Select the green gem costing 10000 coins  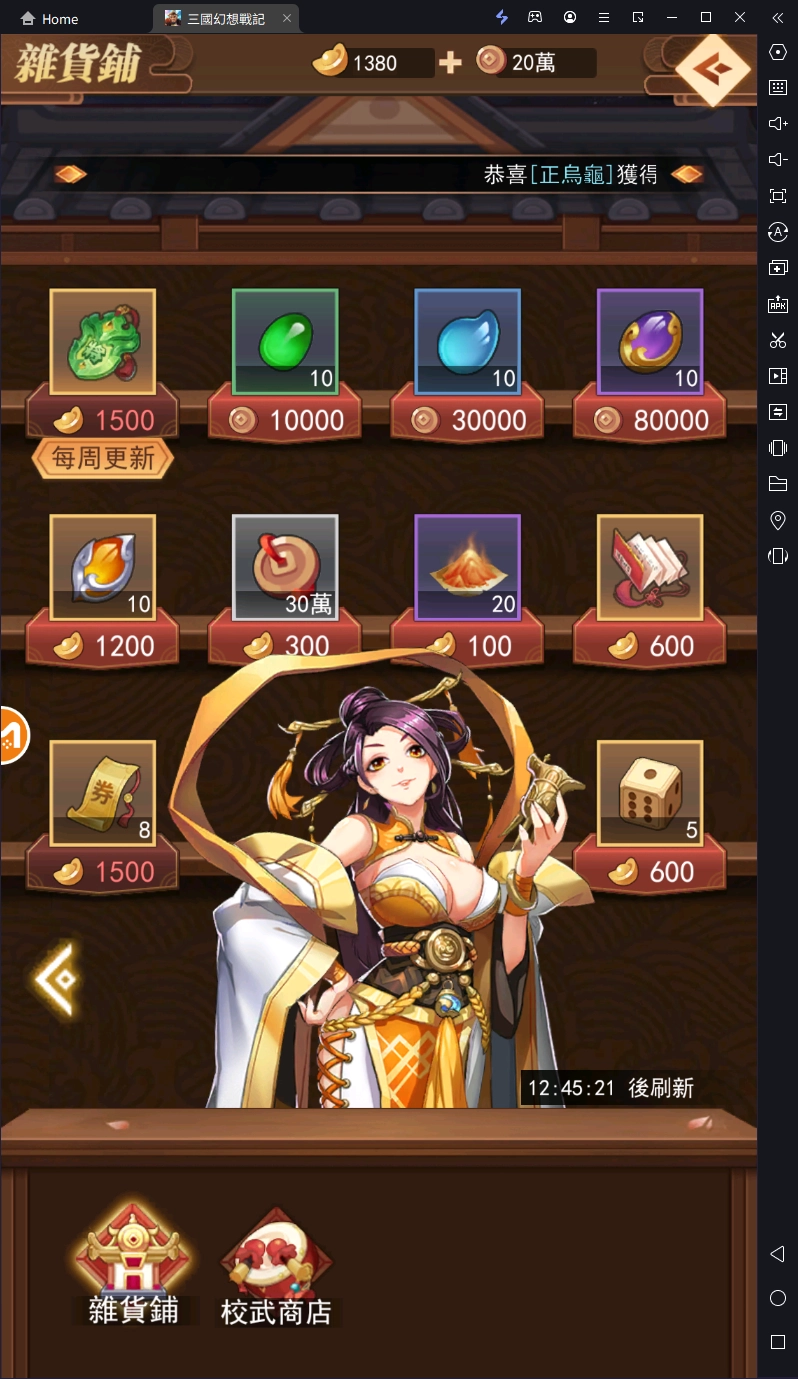[285, 341]
